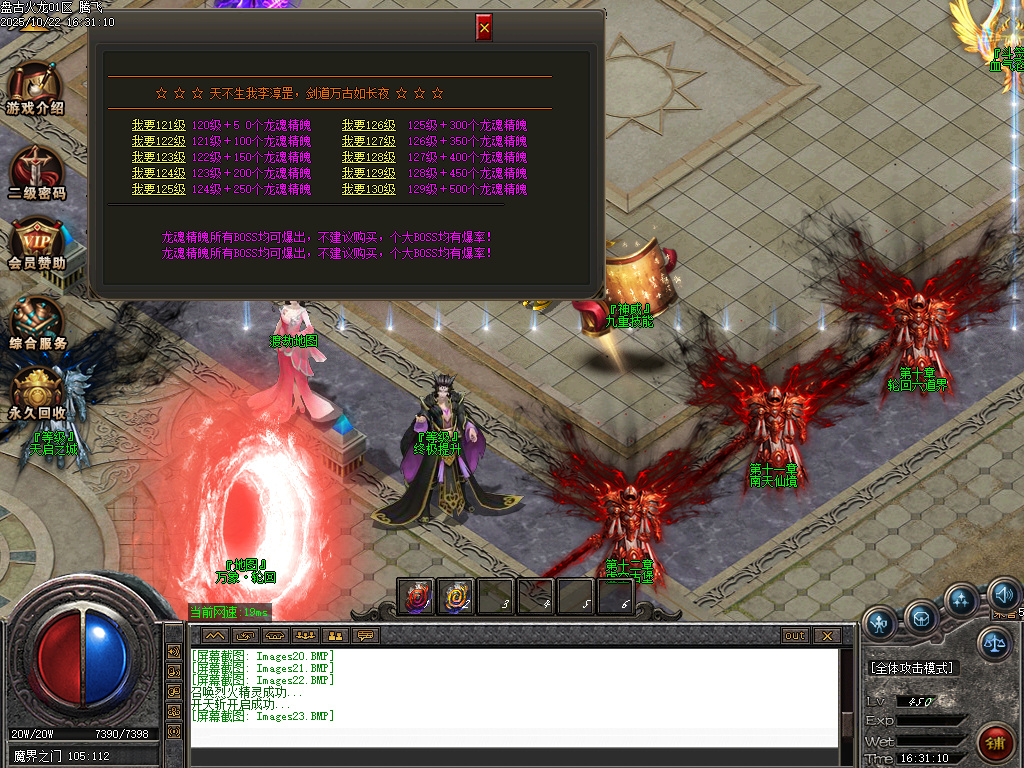Viewport: 1024px width, 768px height.
Task: Use the second hotbar skill slot
Action: click(x=456, y=597)
